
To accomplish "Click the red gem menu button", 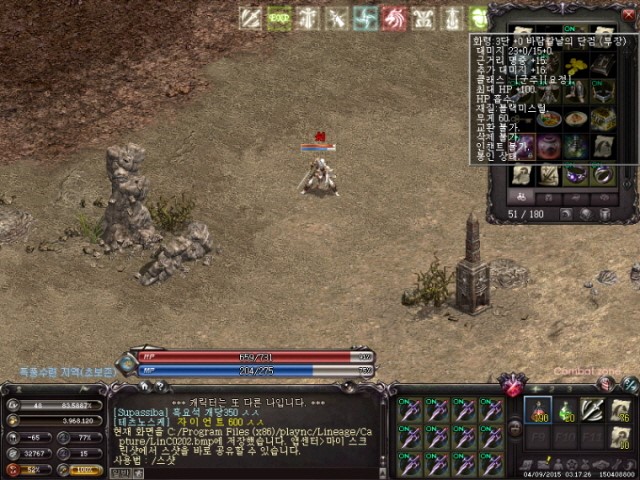I will tap(516, 385).
